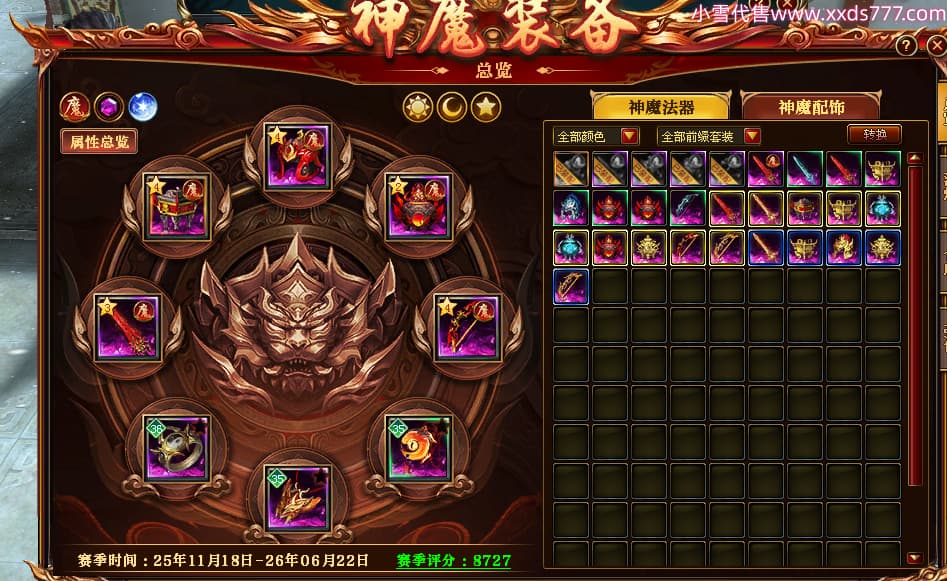
Task: Close the 神魔装备 window
Action: click(935, 45)
